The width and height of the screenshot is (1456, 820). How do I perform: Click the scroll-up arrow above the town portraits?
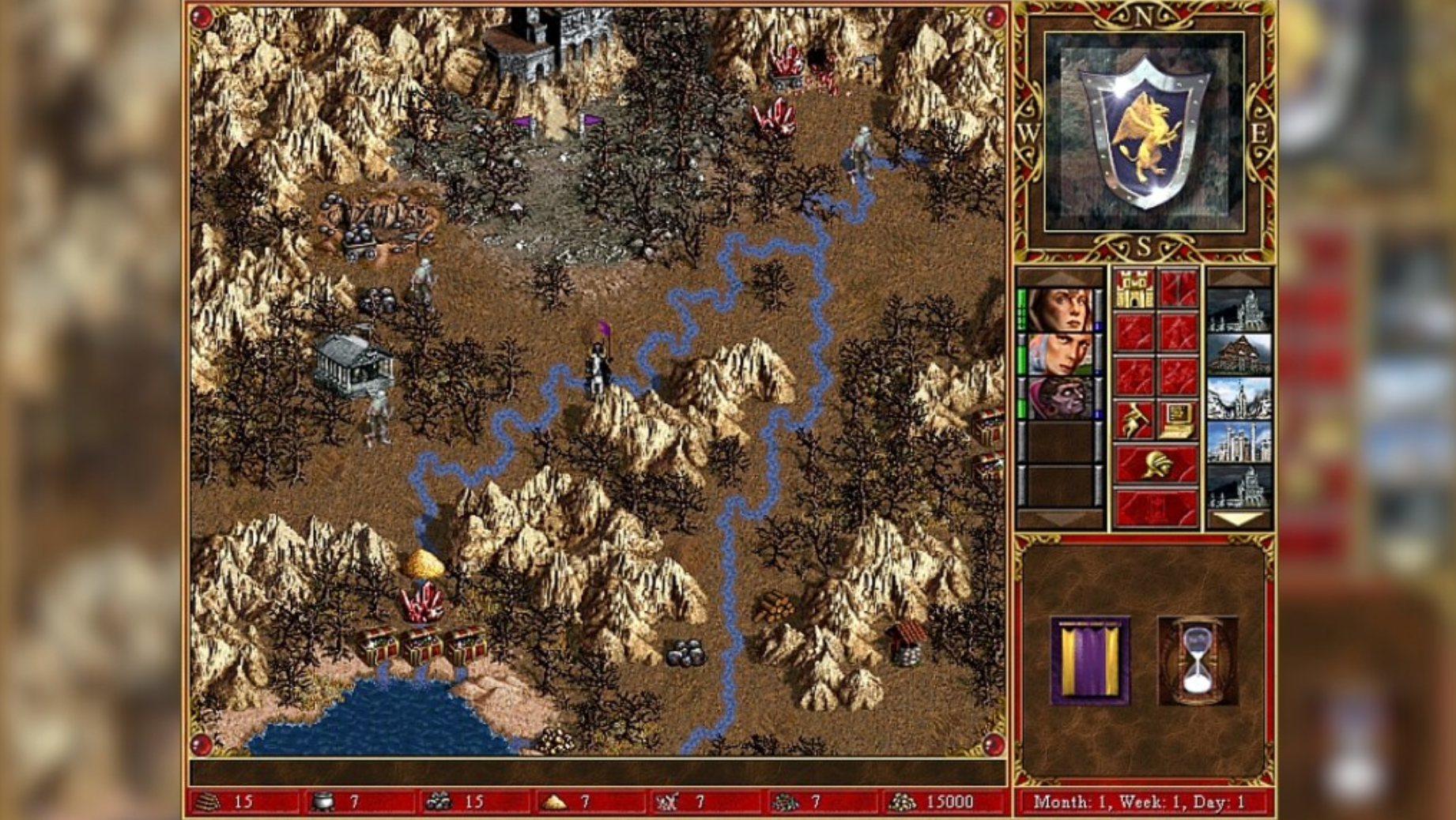click(1239, 276)
